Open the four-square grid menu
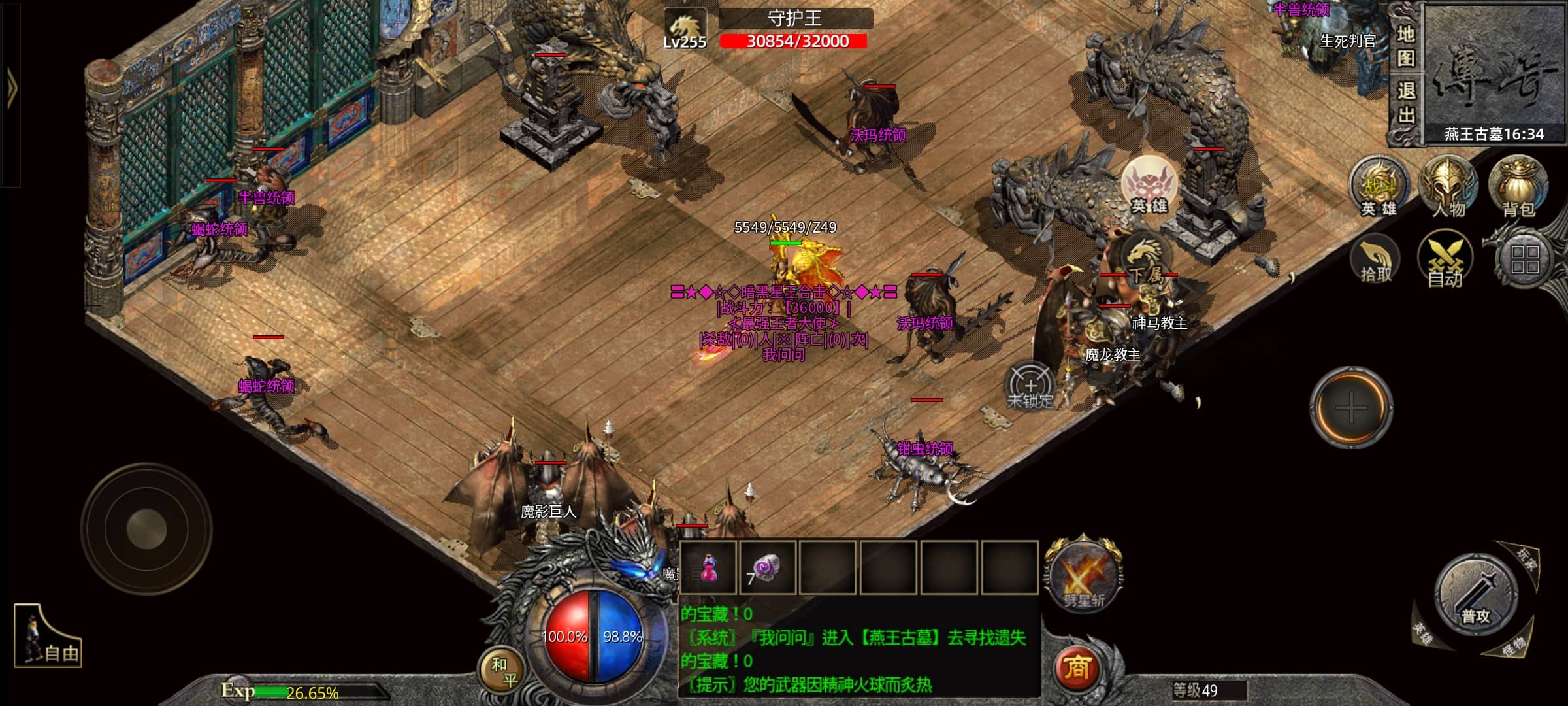1568x706 pixels. tap(1524, 260)
